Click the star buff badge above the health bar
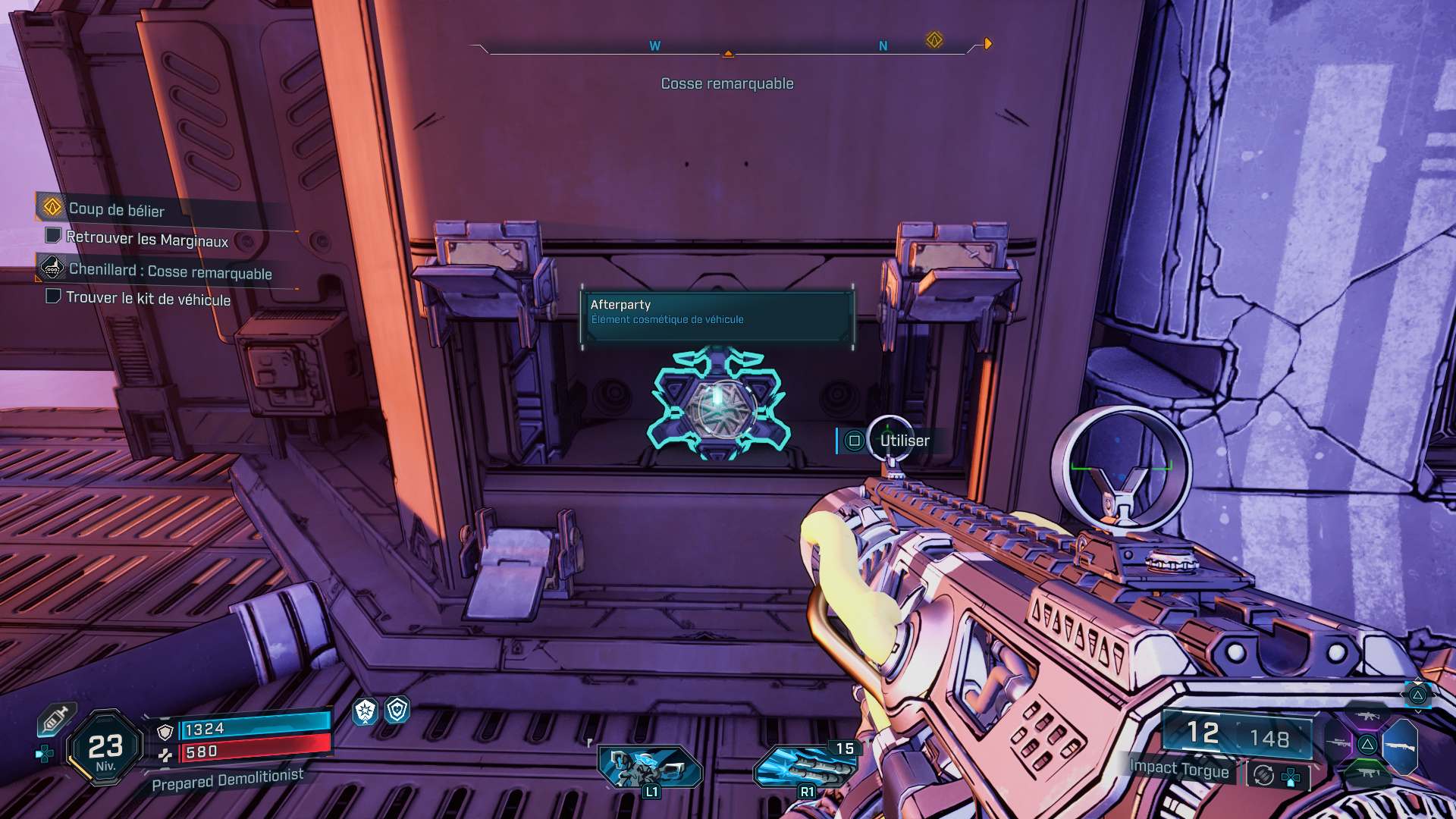Image resolution: width=1456 pixels, height=819 pixels. pos(365,713)
